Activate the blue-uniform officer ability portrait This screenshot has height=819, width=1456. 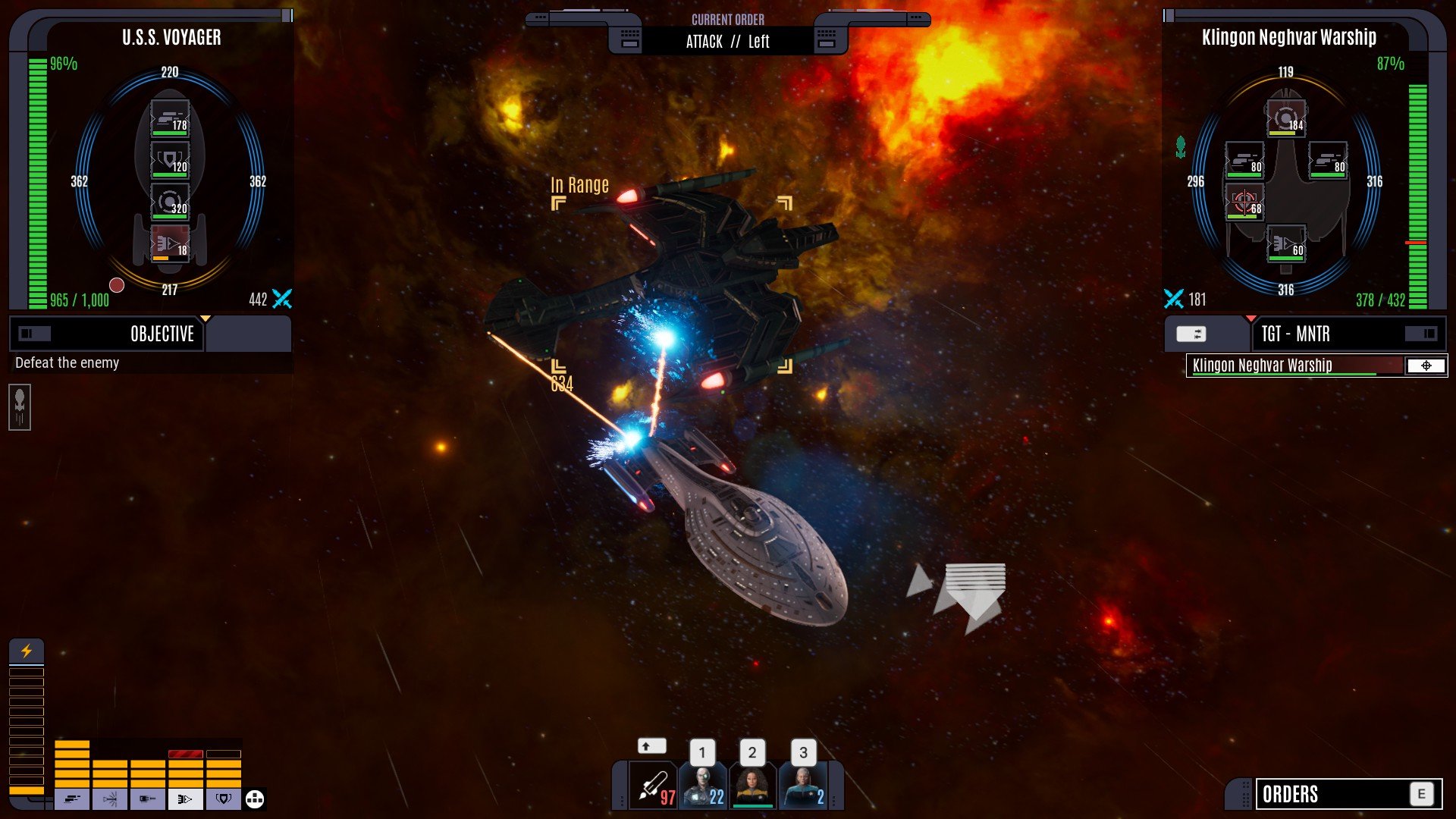point(803,786)
